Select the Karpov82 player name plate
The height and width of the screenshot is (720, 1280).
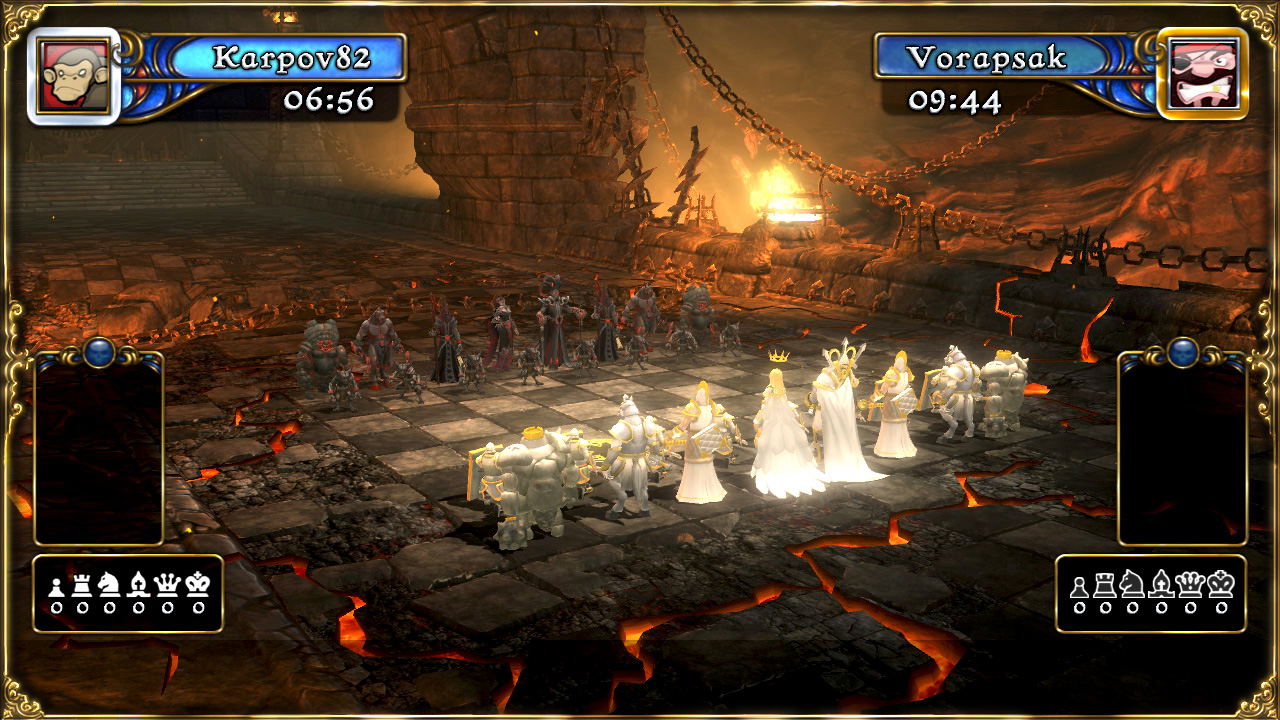coord(291,57)
